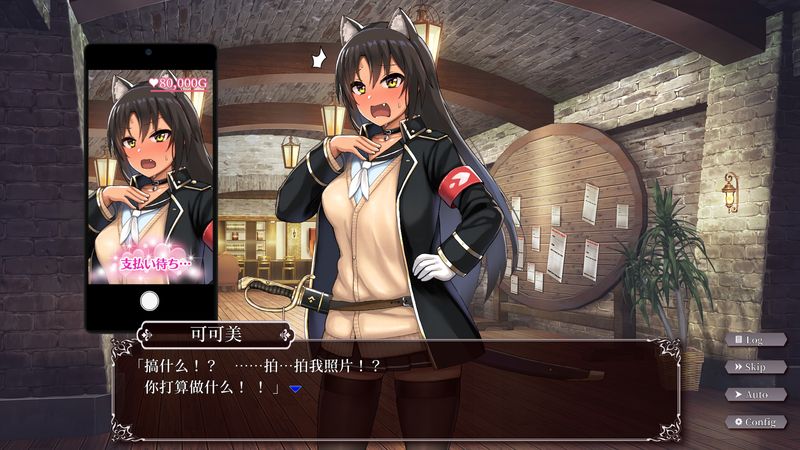Advance dialogue with the blue arrow
800x450 pixels.
click(x=295, y=388)
